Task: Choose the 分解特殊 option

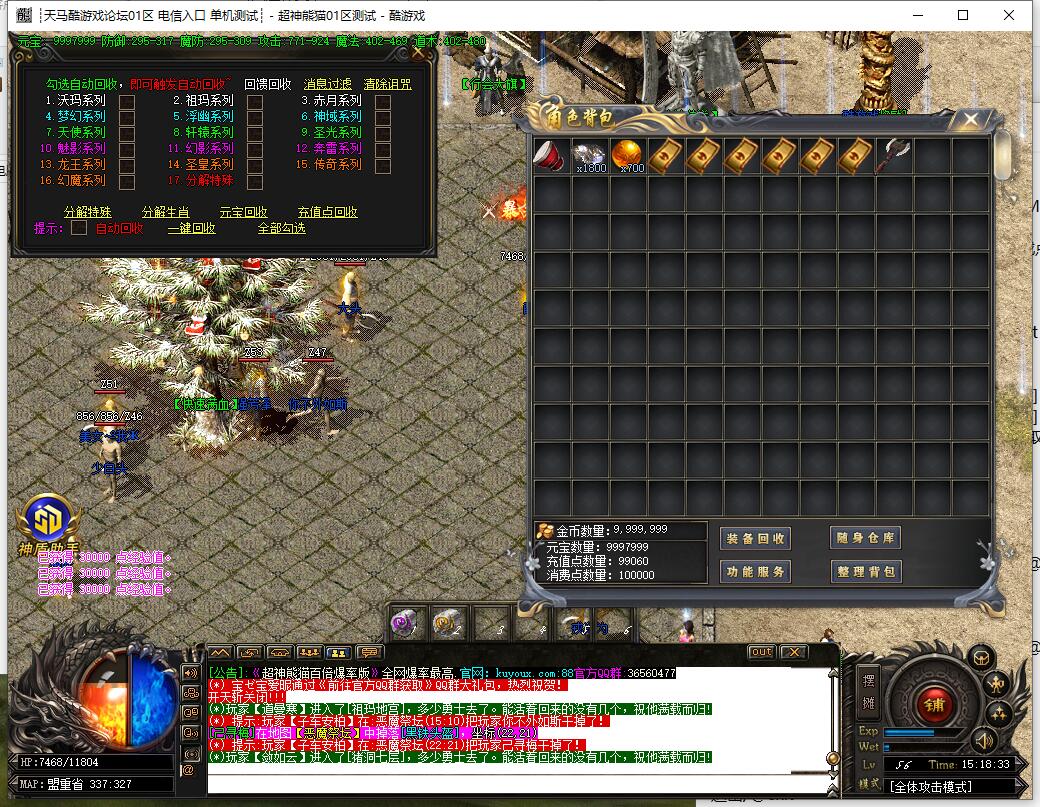Action: (88, 212)
